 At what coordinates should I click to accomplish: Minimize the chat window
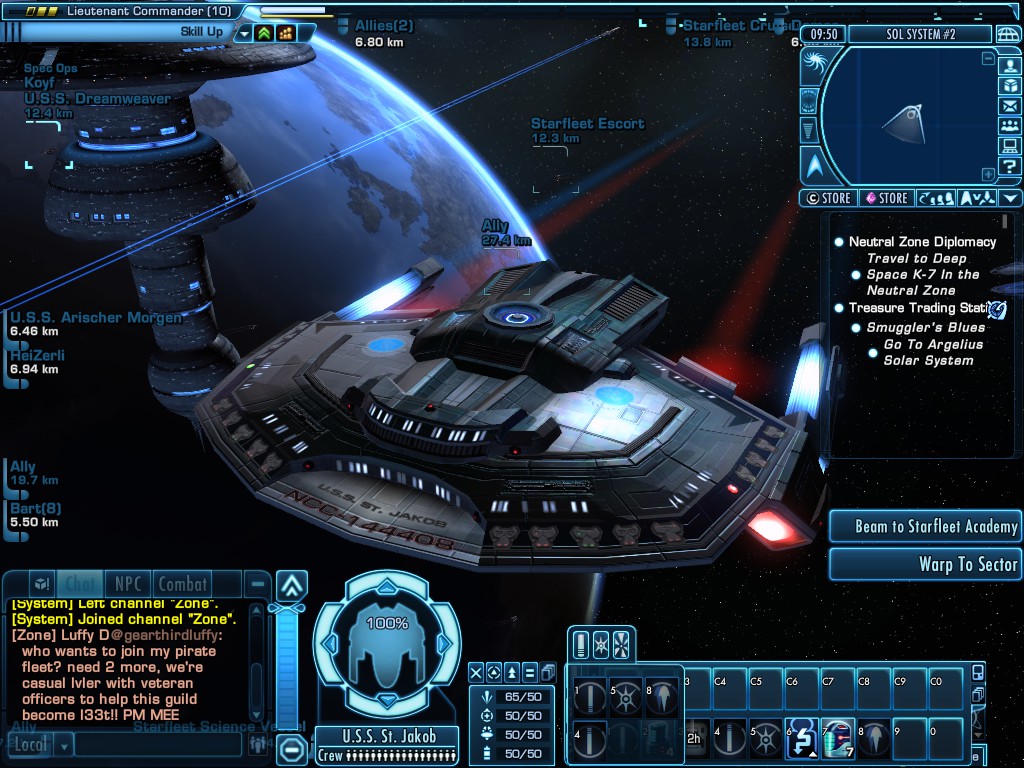click(258, 584)
